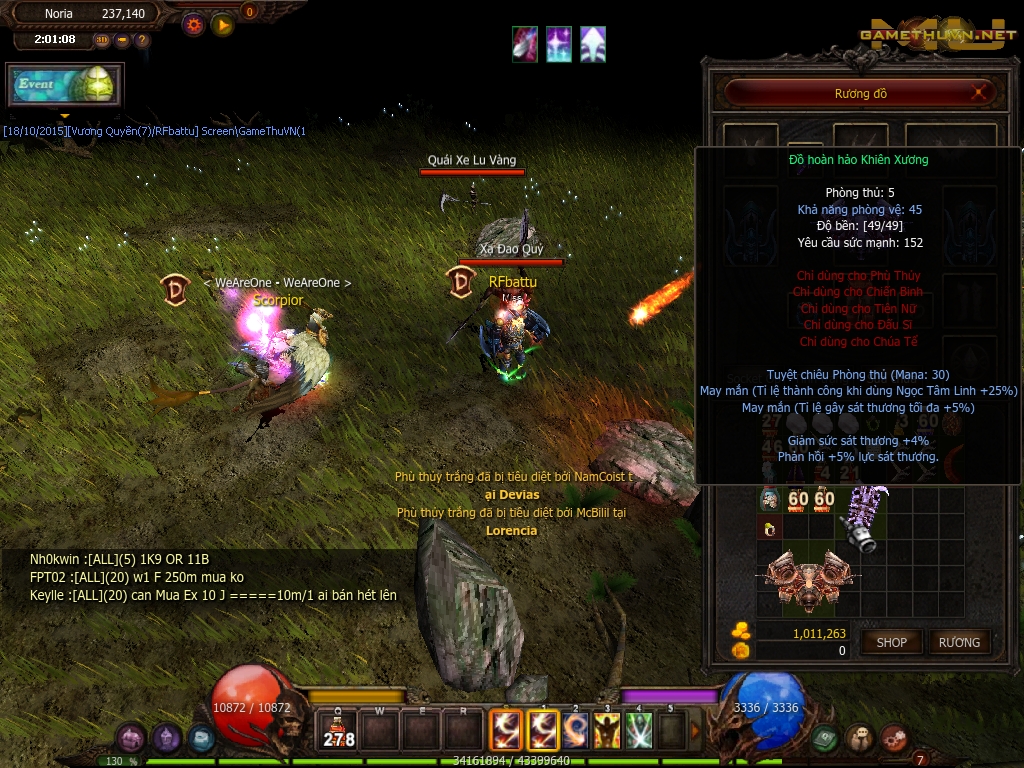Viewport: 1024px width, 768px height.
Task: Close the Rương đồ inventory panel
Action: 981,93
